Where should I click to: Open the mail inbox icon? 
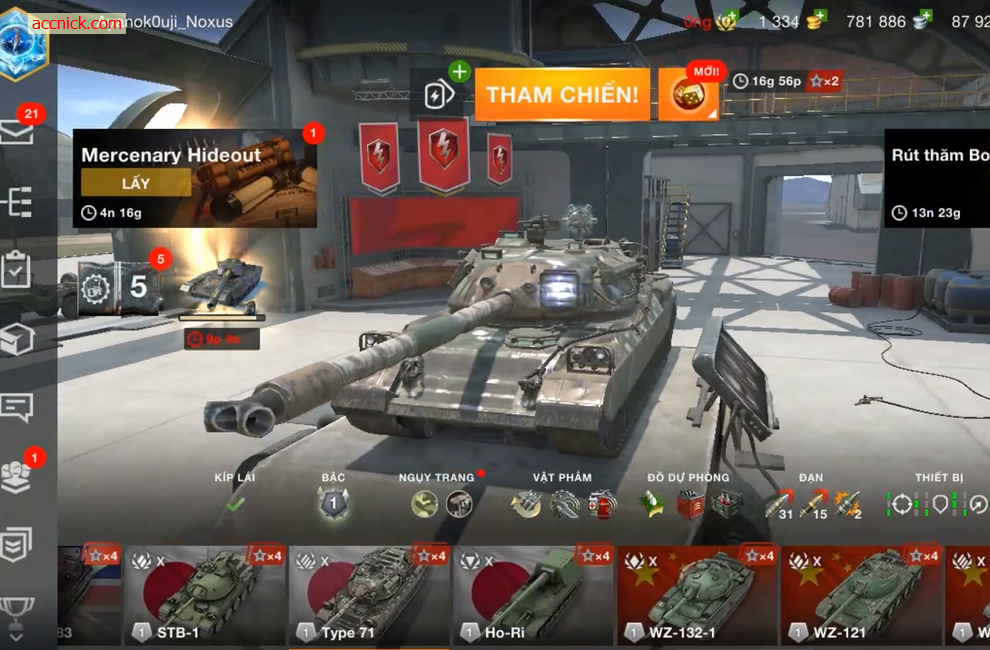pos(18,133)
